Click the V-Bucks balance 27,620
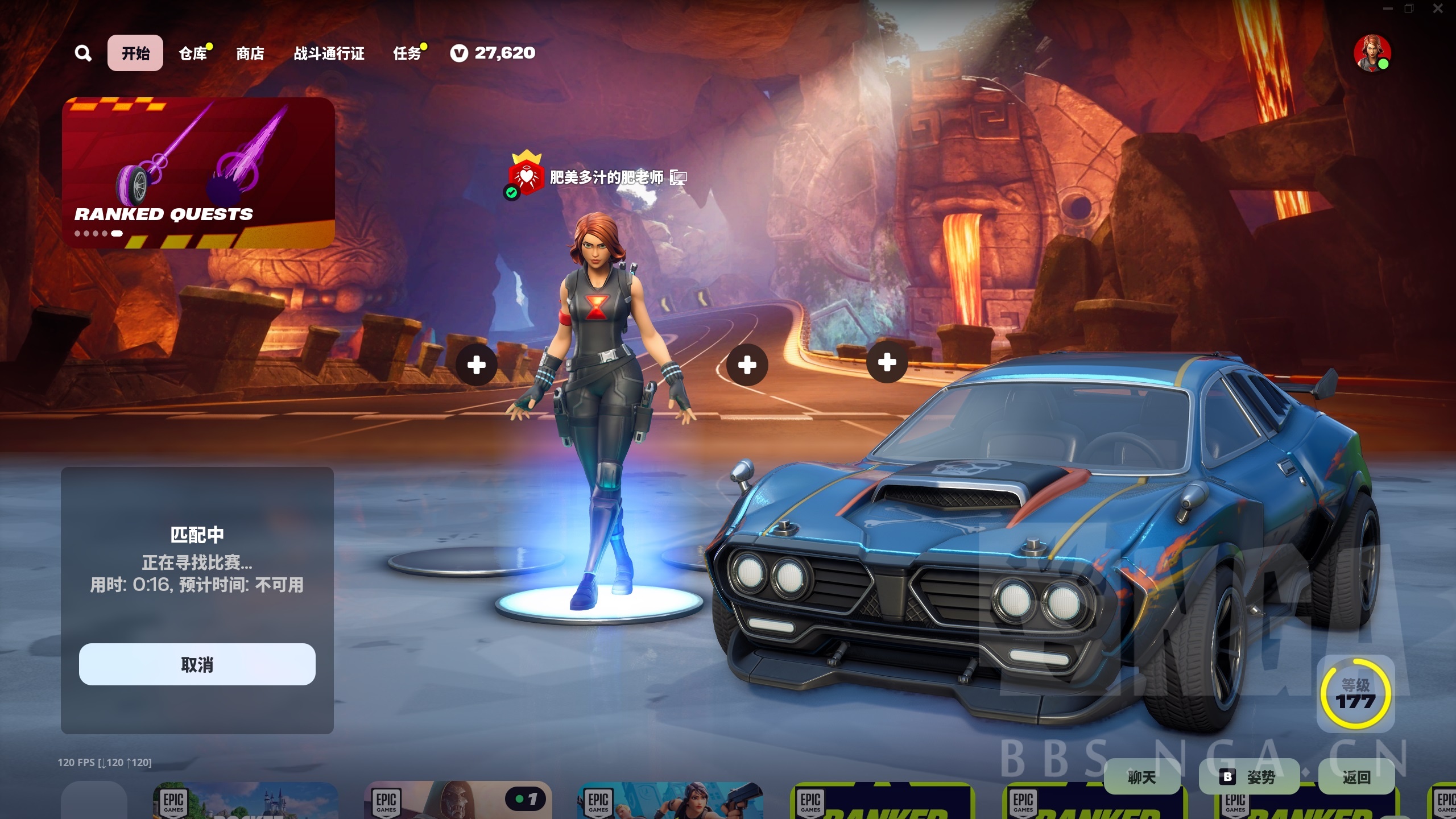 (x=493, y=53)
